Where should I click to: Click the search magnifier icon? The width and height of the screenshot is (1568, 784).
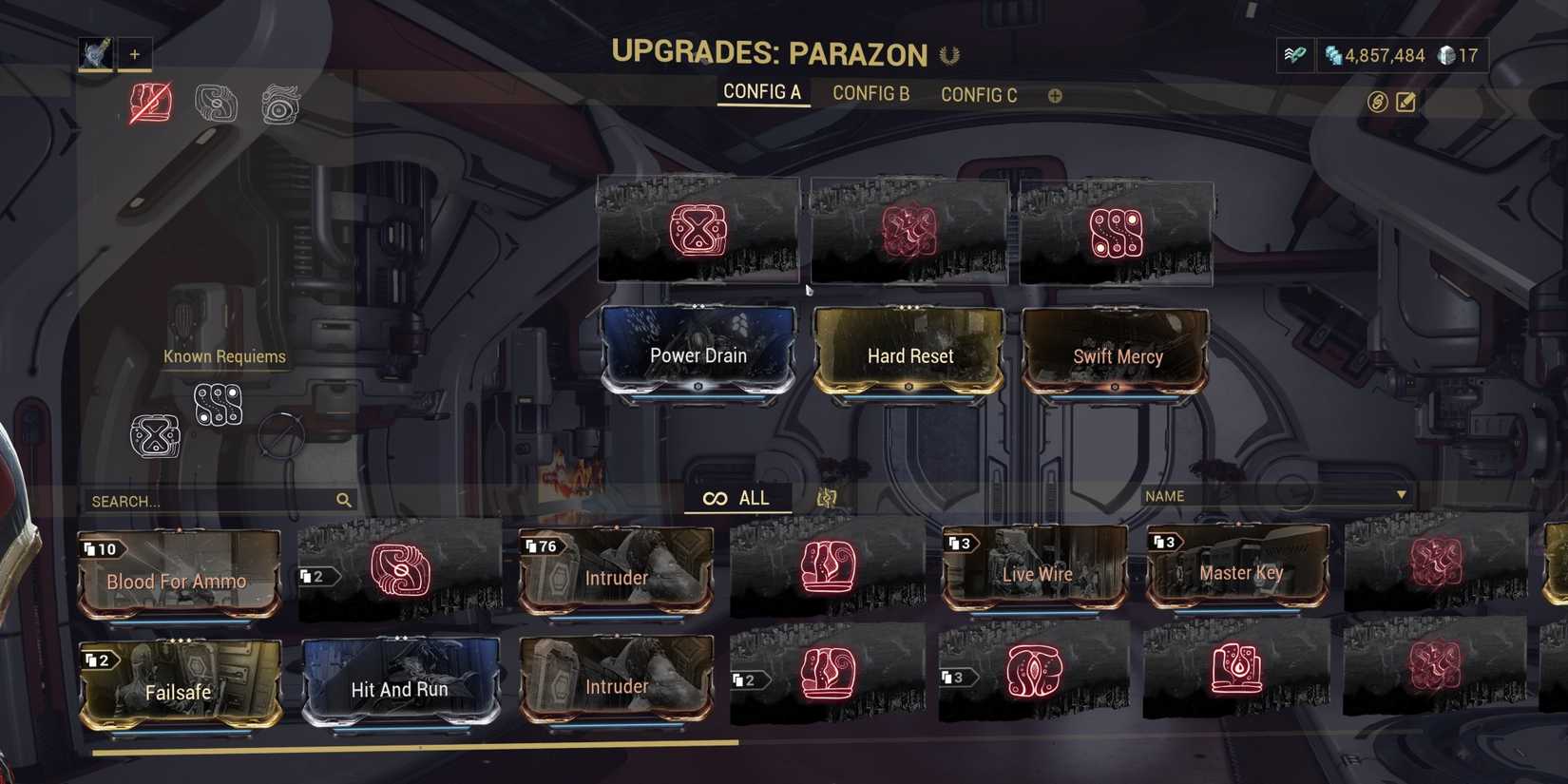pyautogui.click(x=343, y=498)
